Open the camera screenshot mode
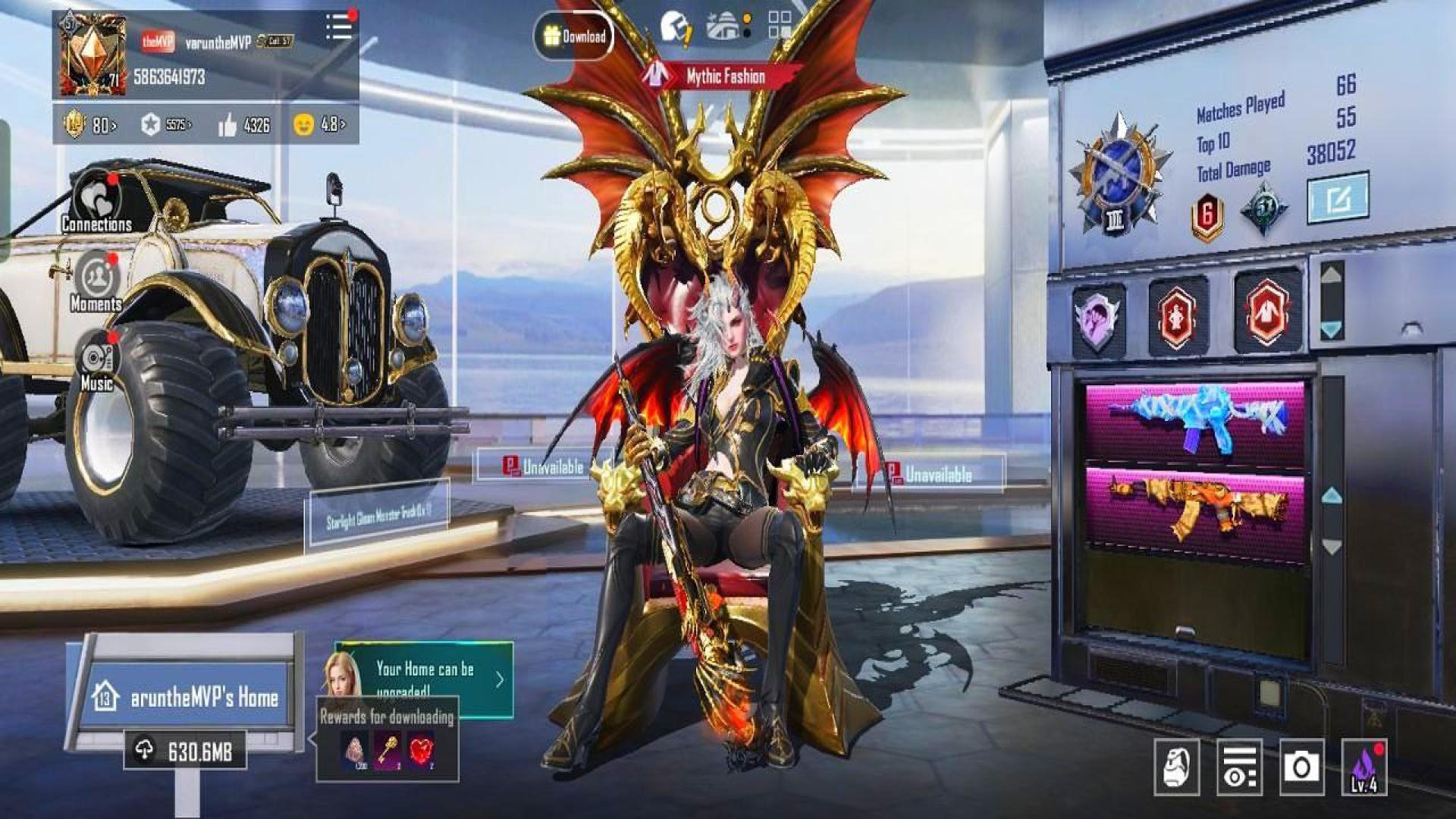The image size is (1456, 819). [1301, 767]
